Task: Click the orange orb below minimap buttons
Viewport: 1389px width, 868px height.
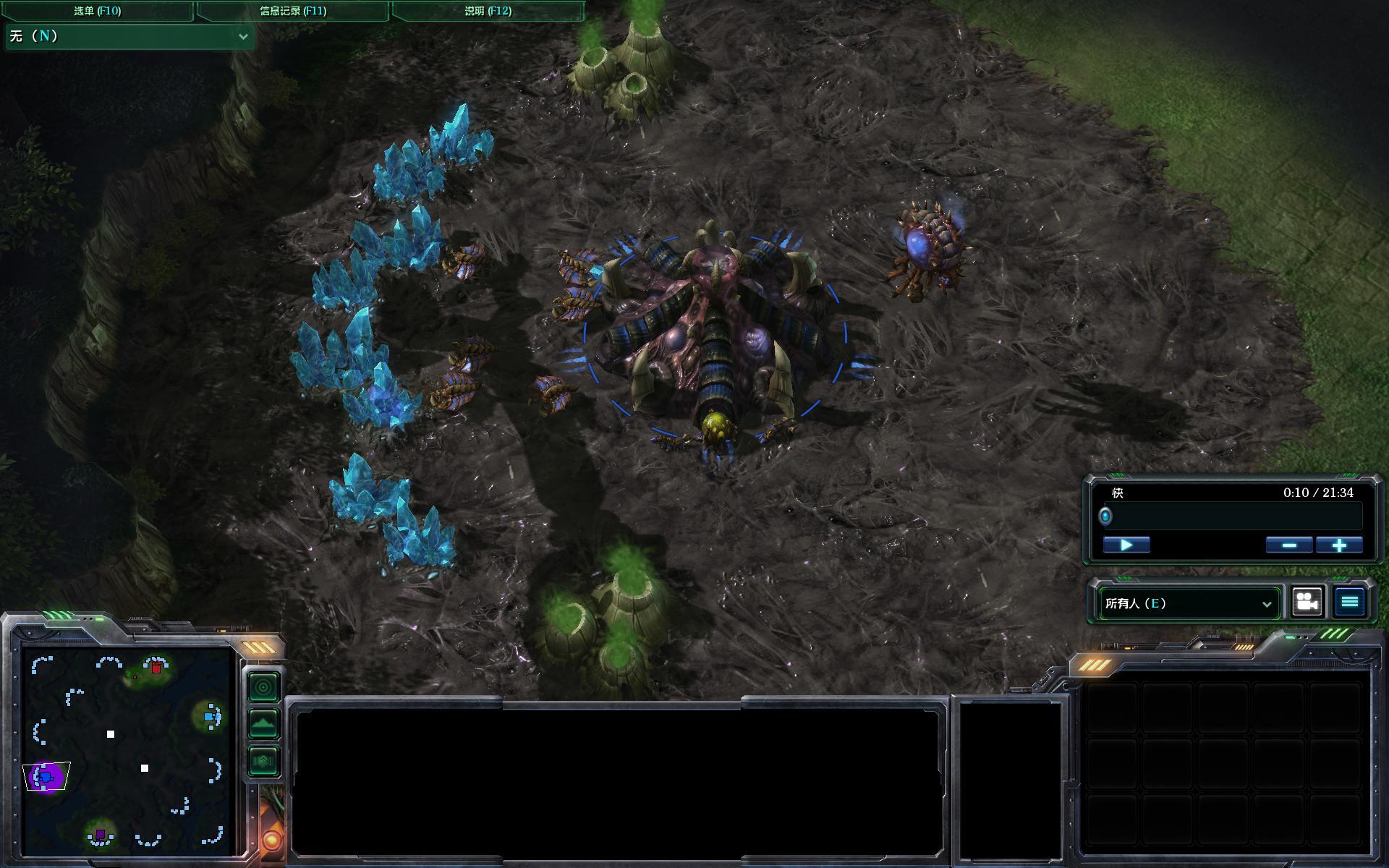Action: [x=272, y=841]
